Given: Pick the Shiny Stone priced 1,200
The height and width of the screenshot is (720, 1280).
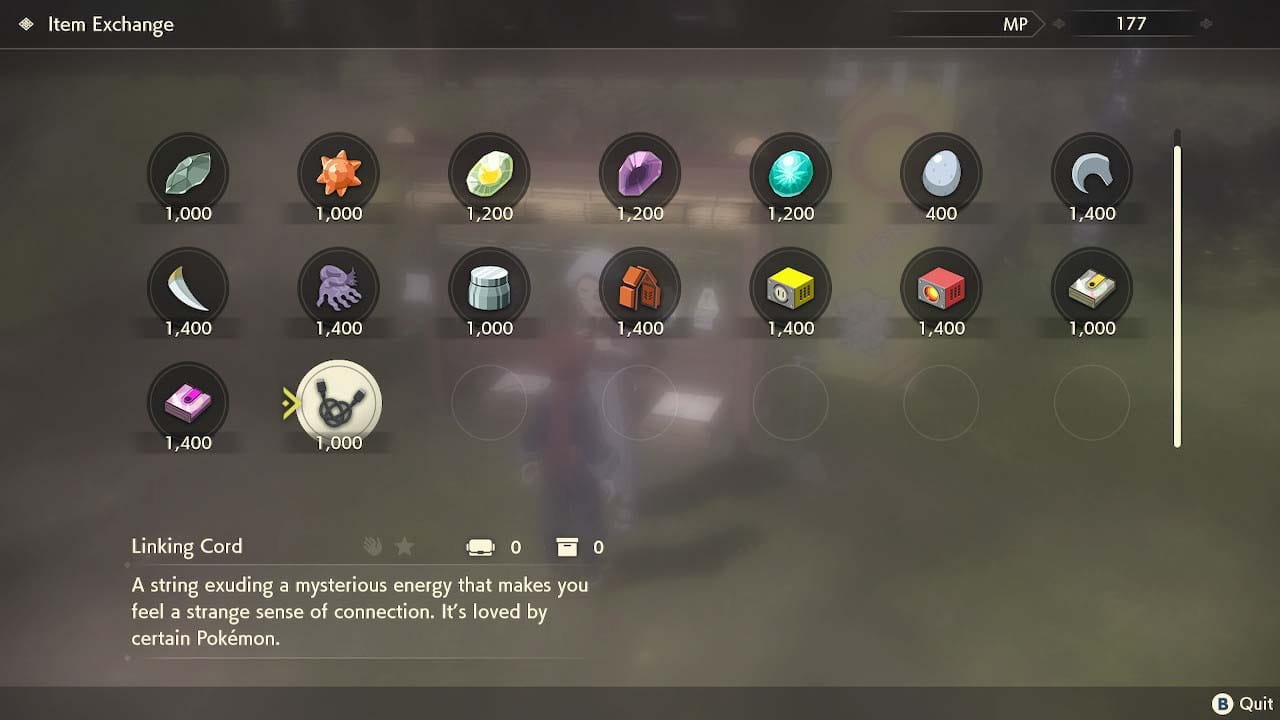Looking at the screenshot, I should (x=489, y=175).
